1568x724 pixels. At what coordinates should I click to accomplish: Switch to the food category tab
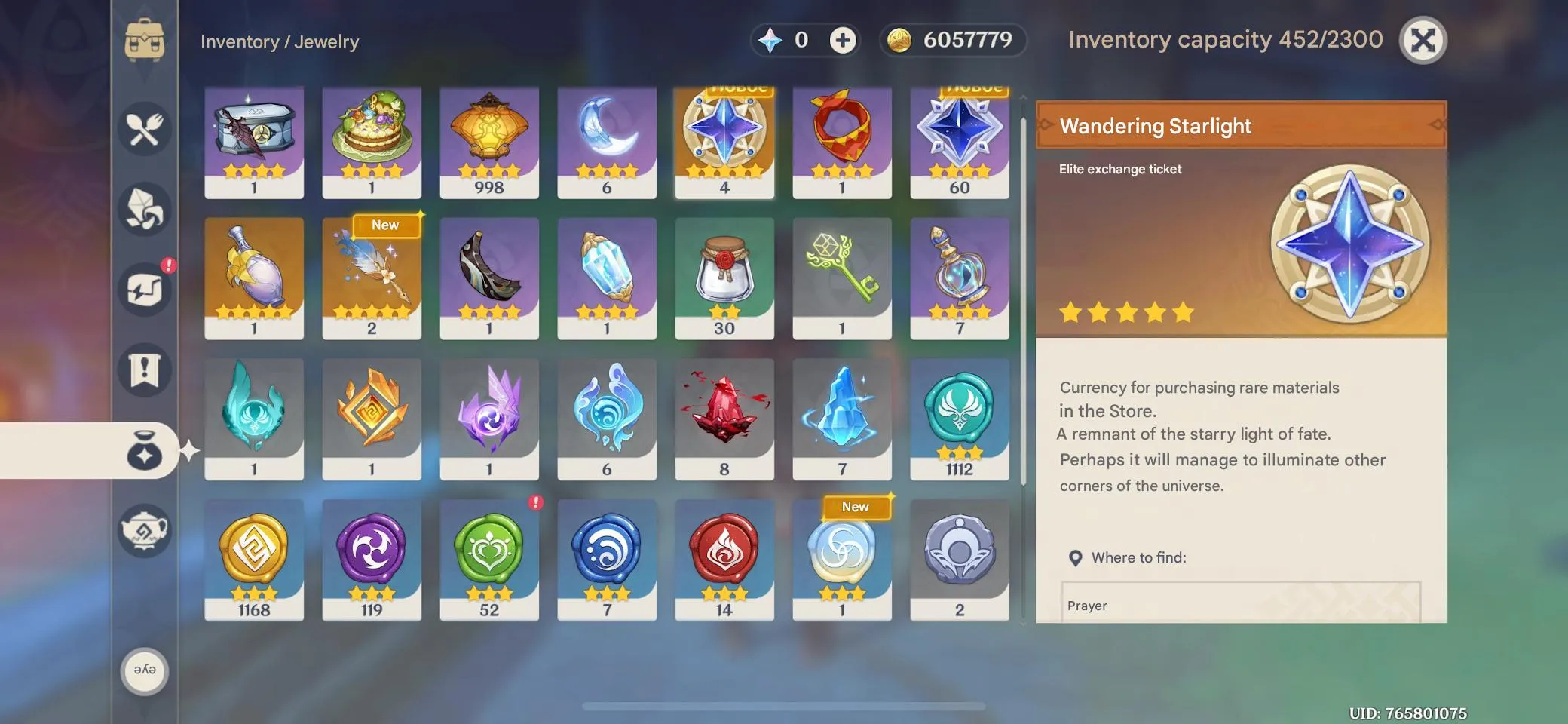tap(144, 129)
